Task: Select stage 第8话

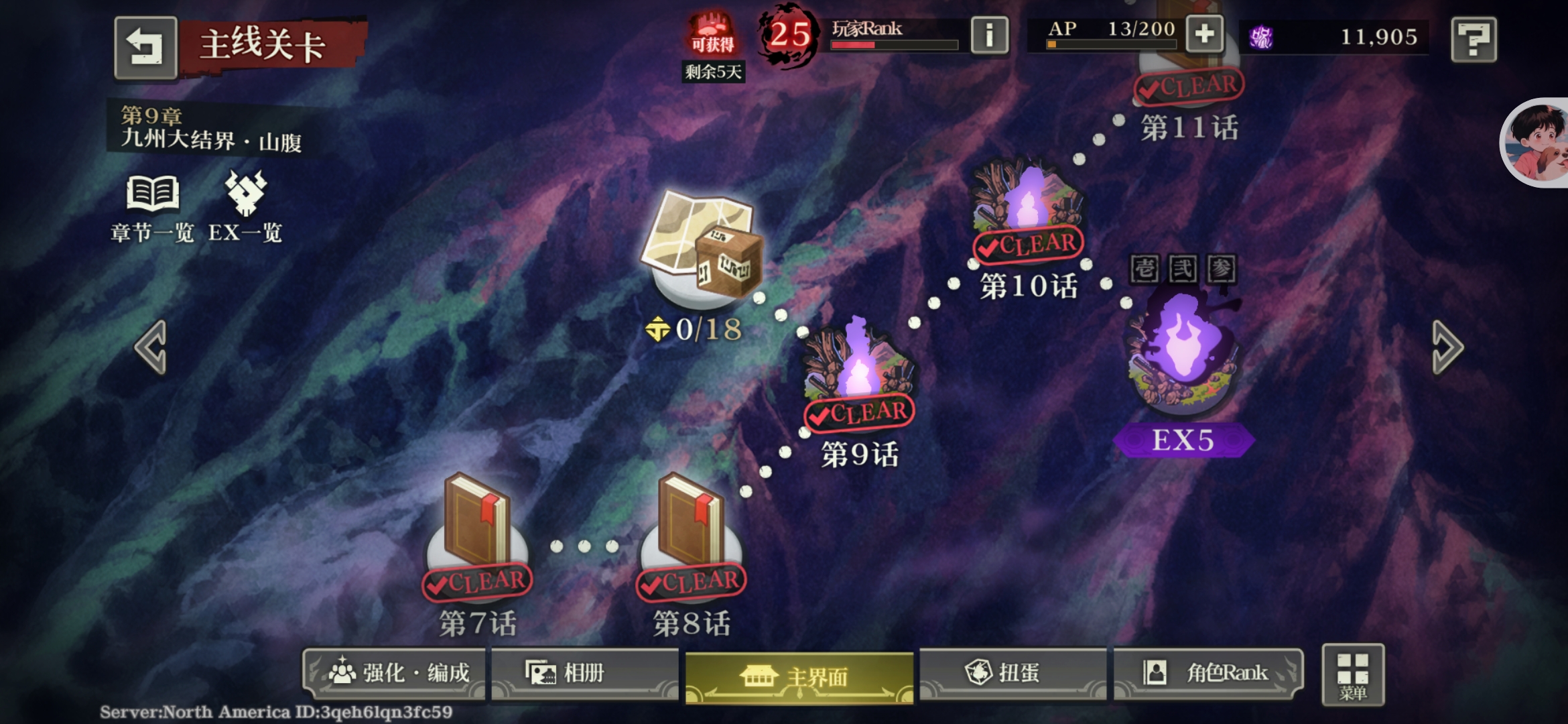Action: click(692, 530)
